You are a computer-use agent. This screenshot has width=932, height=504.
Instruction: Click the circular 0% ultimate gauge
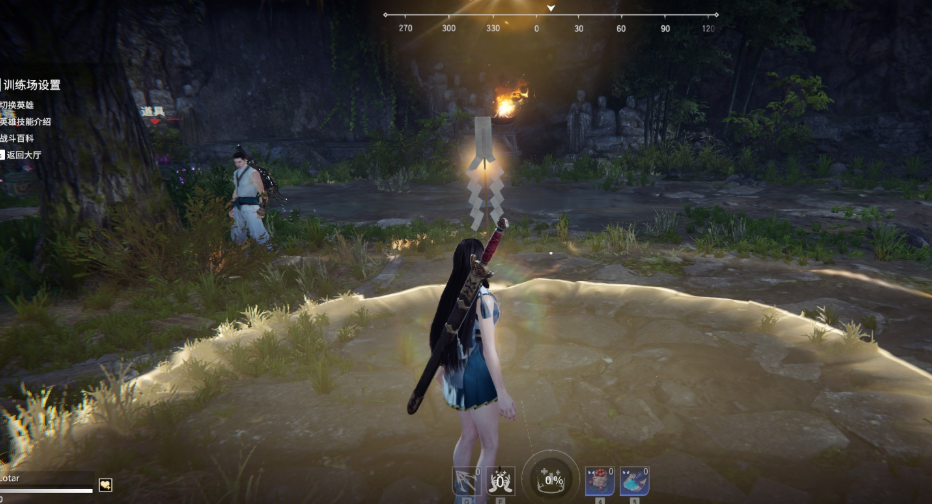pos(549,480)
